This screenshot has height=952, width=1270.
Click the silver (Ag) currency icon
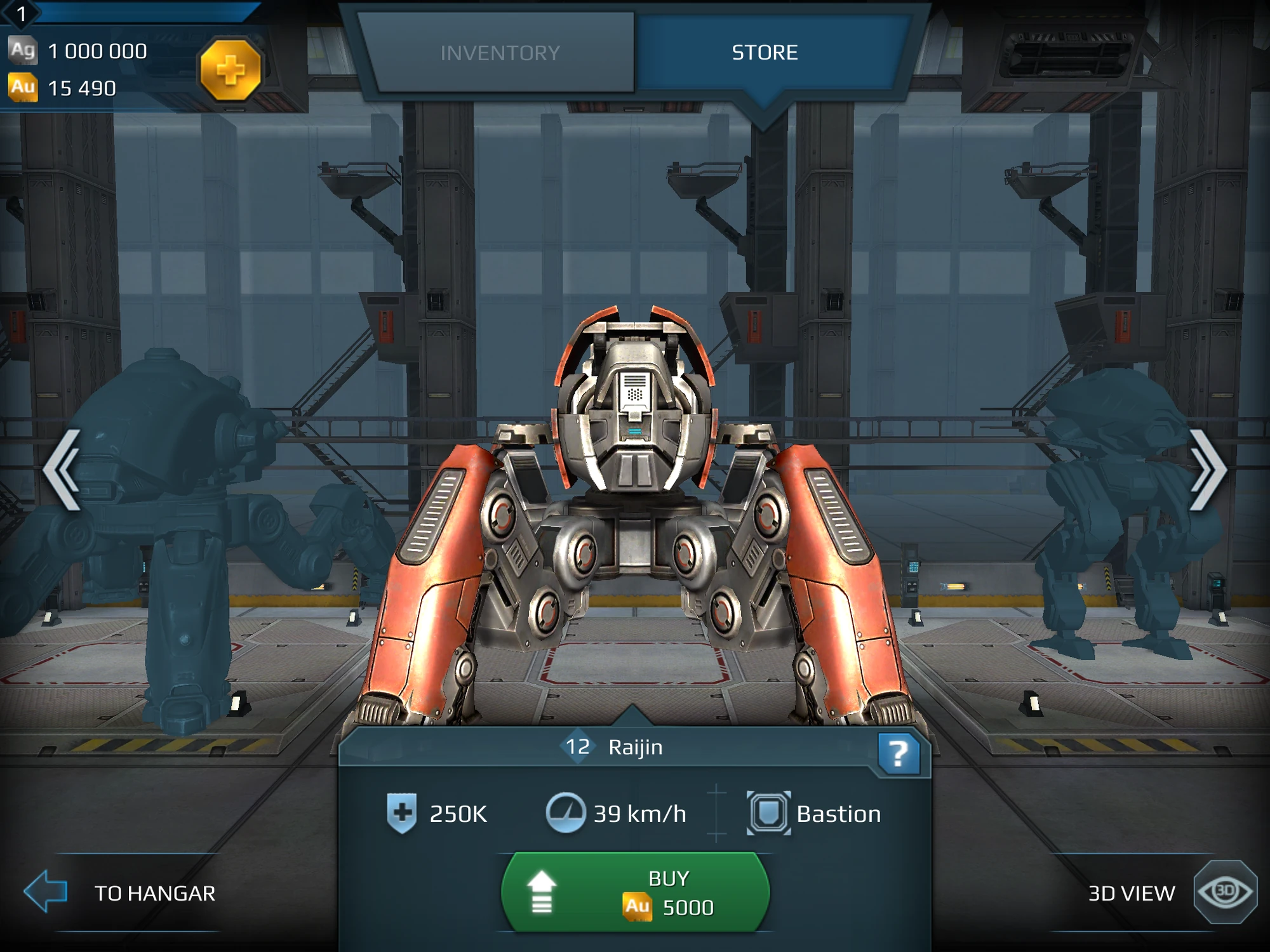coord(24,50)
